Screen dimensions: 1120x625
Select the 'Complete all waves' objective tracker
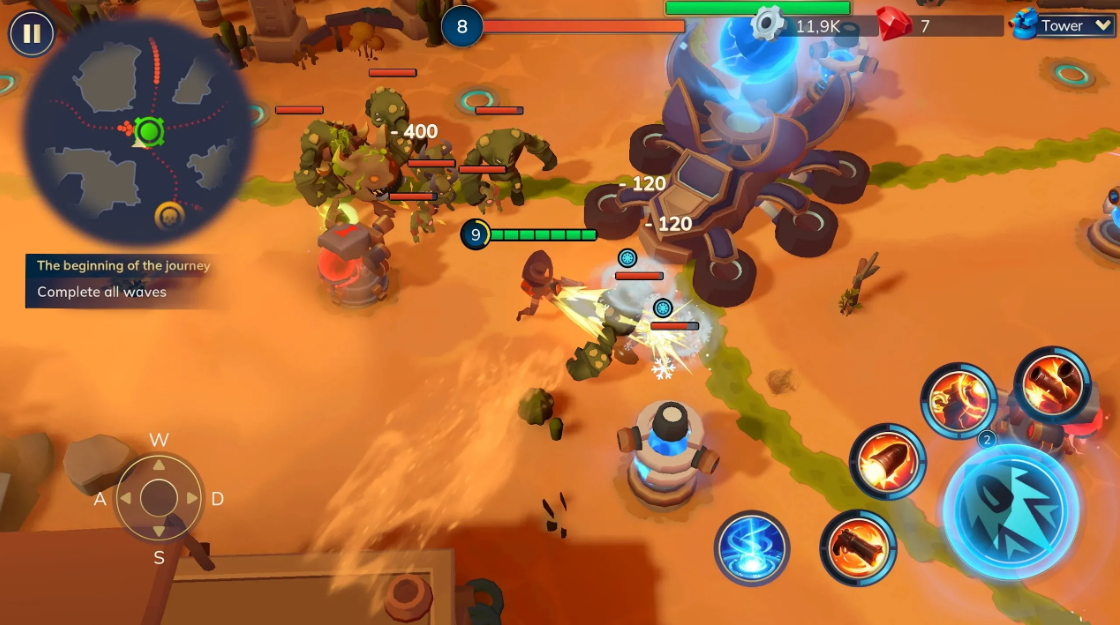(102, 292)
